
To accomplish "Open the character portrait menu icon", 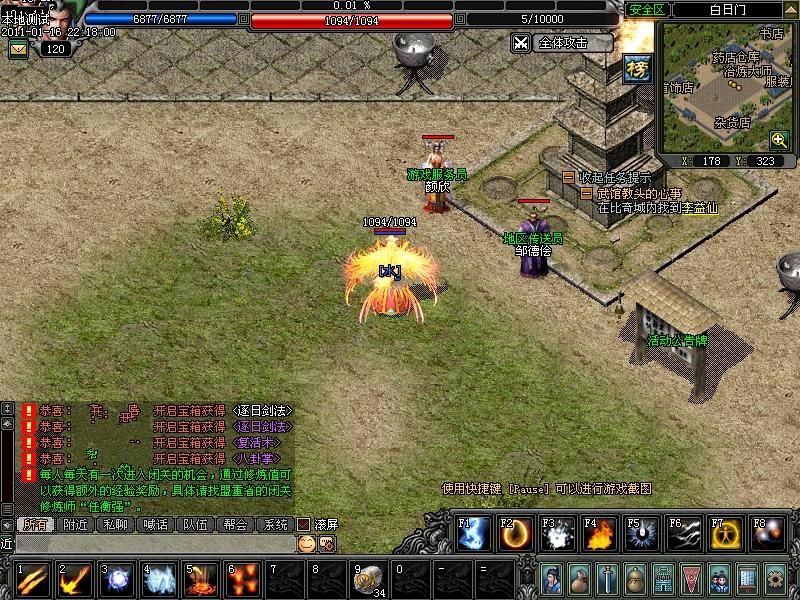I will [553, 579].
